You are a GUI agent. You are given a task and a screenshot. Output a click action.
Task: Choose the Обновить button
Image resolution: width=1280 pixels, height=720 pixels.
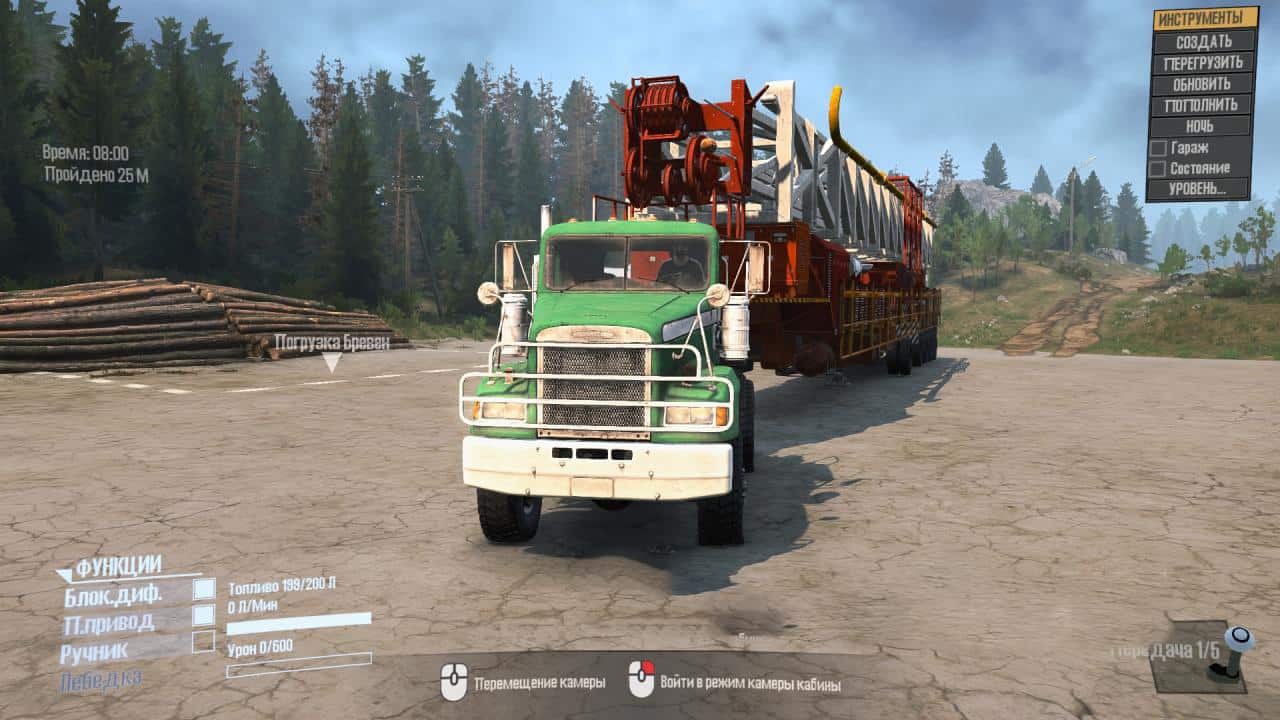pyautogui.click(x=1203, y=84)
